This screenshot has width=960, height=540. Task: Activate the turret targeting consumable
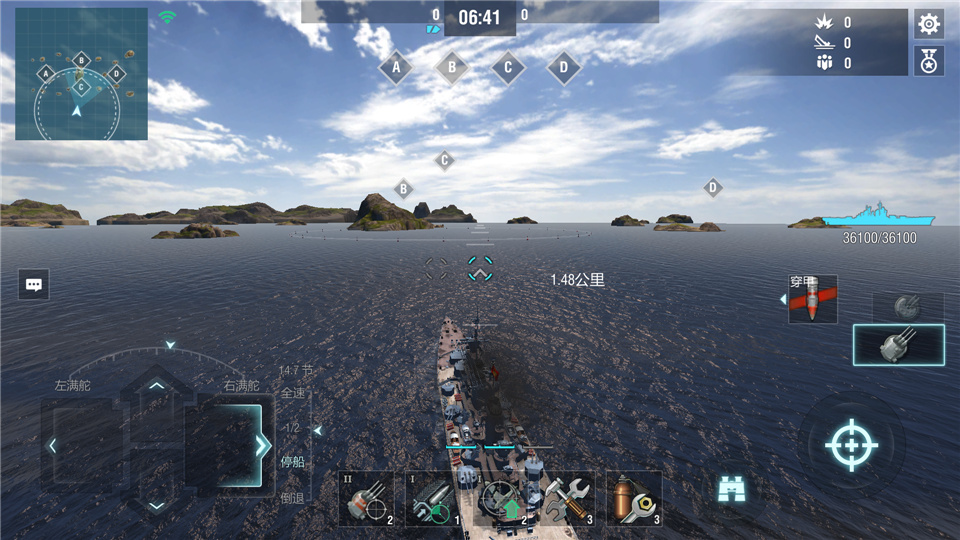(x=366, y=499)
